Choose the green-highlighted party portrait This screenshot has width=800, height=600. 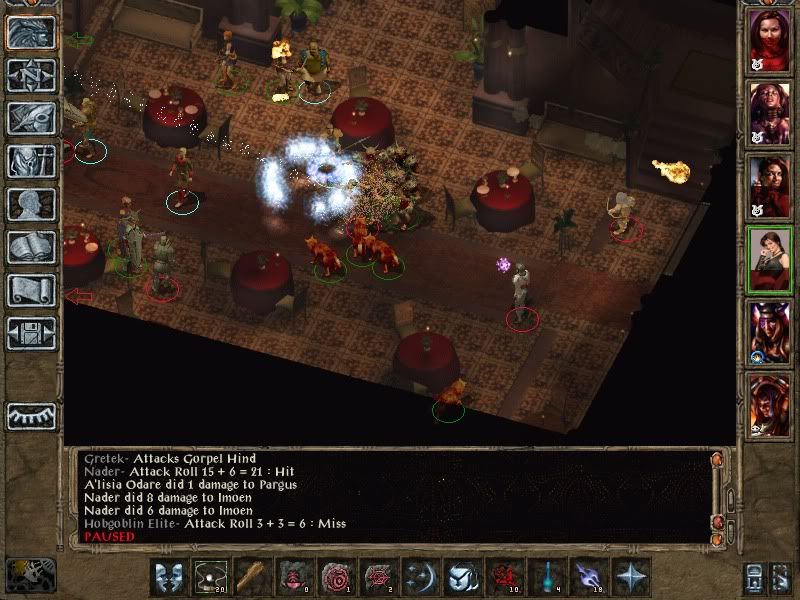[x=769, y=259]
